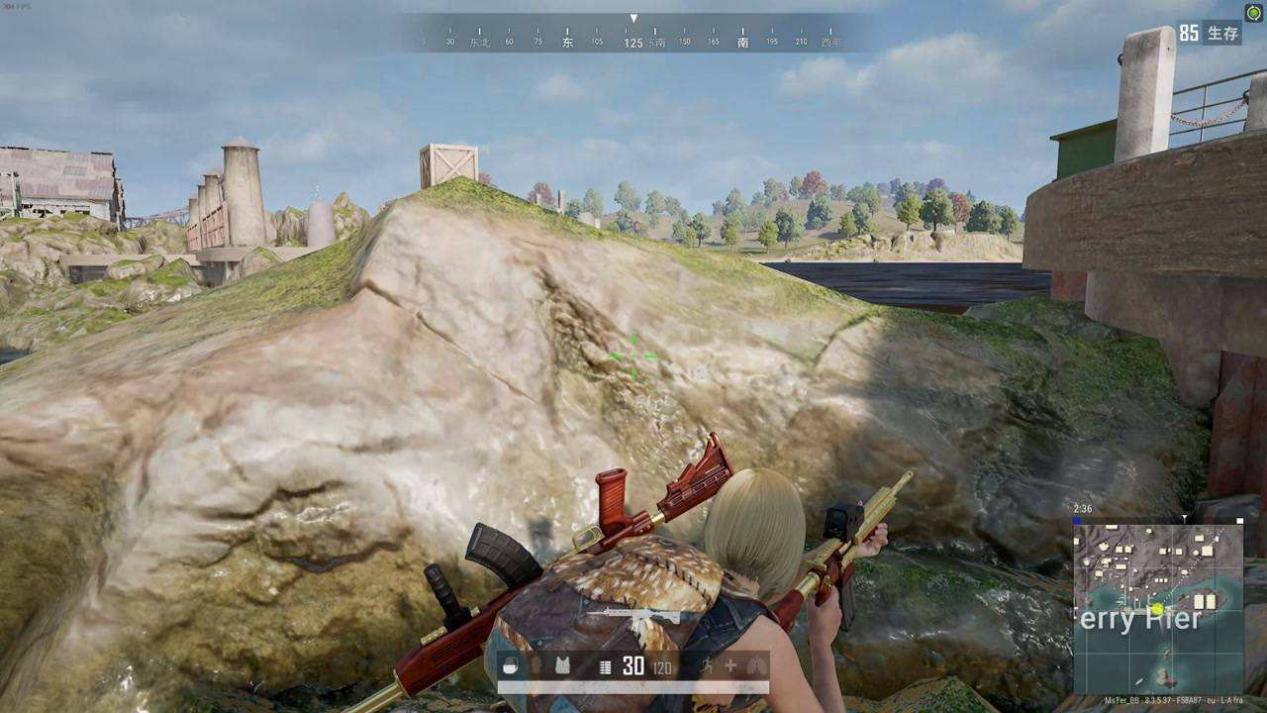This screenshot has width=1267, height=713.
Task: Click the green circular overlay icon
Action: (1254, 12)
